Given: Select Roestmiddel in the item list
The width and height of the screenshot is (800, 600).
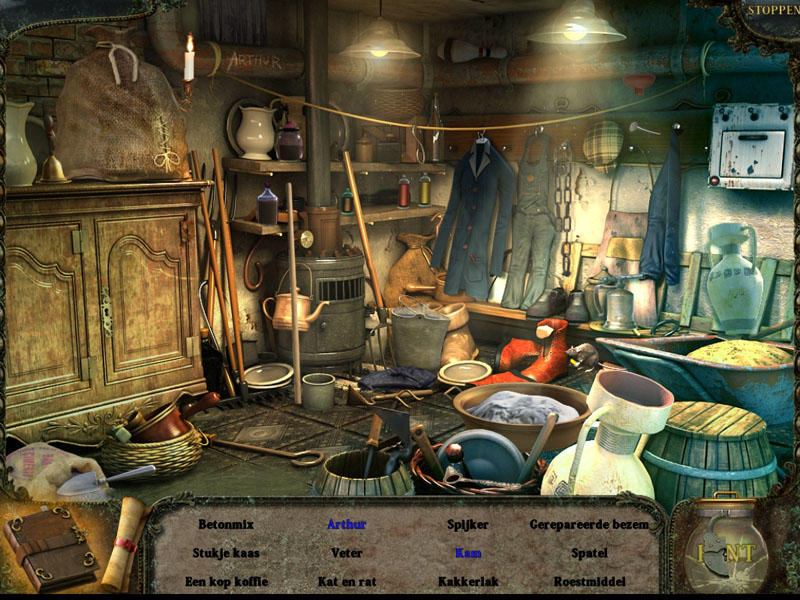Looking at the screenshot, I should tap(589, 581).
